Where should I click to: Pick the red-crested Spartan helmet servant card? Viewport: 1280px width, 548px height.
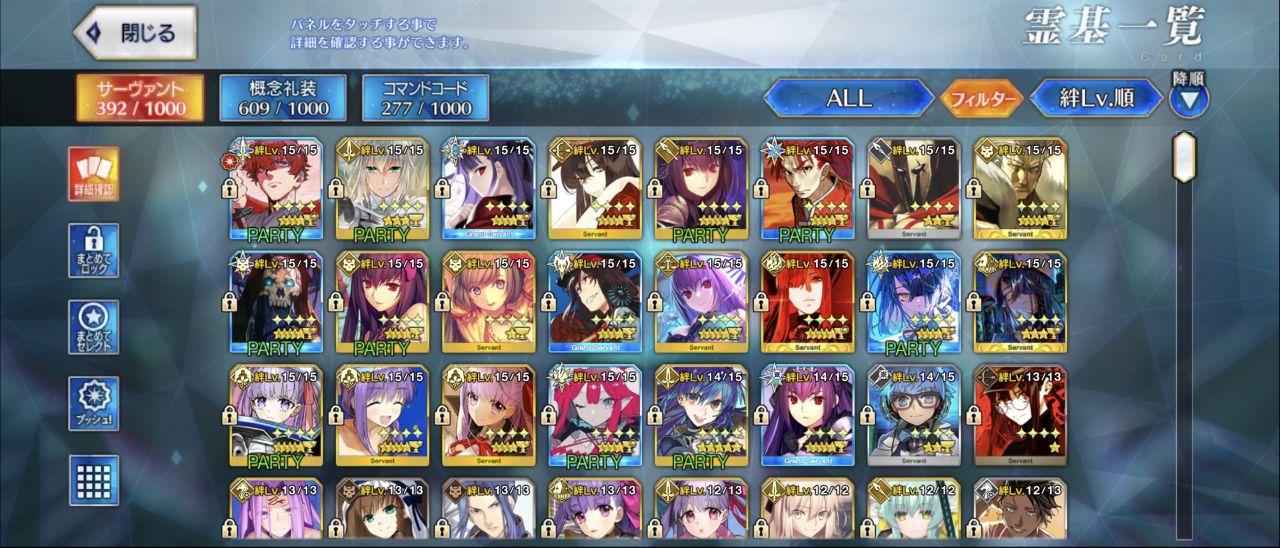(914, 189)
